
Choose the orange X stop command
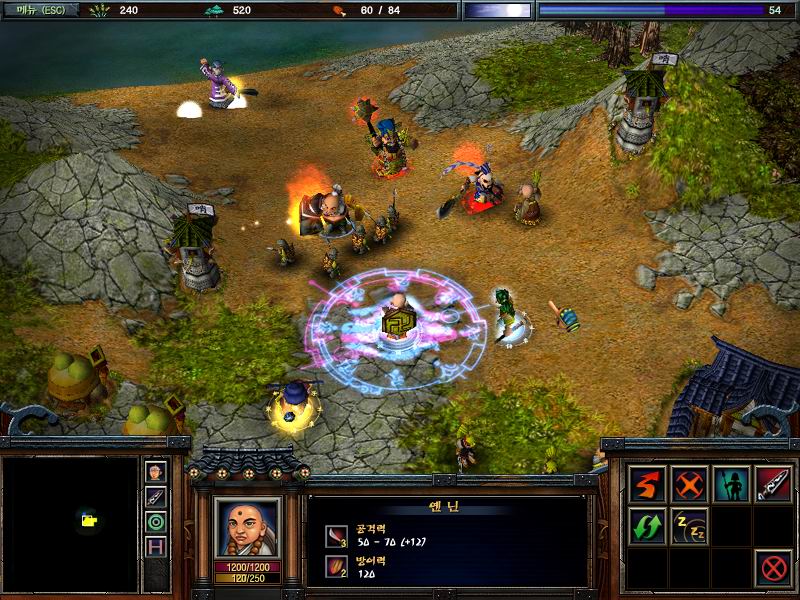tap(689, 484)
